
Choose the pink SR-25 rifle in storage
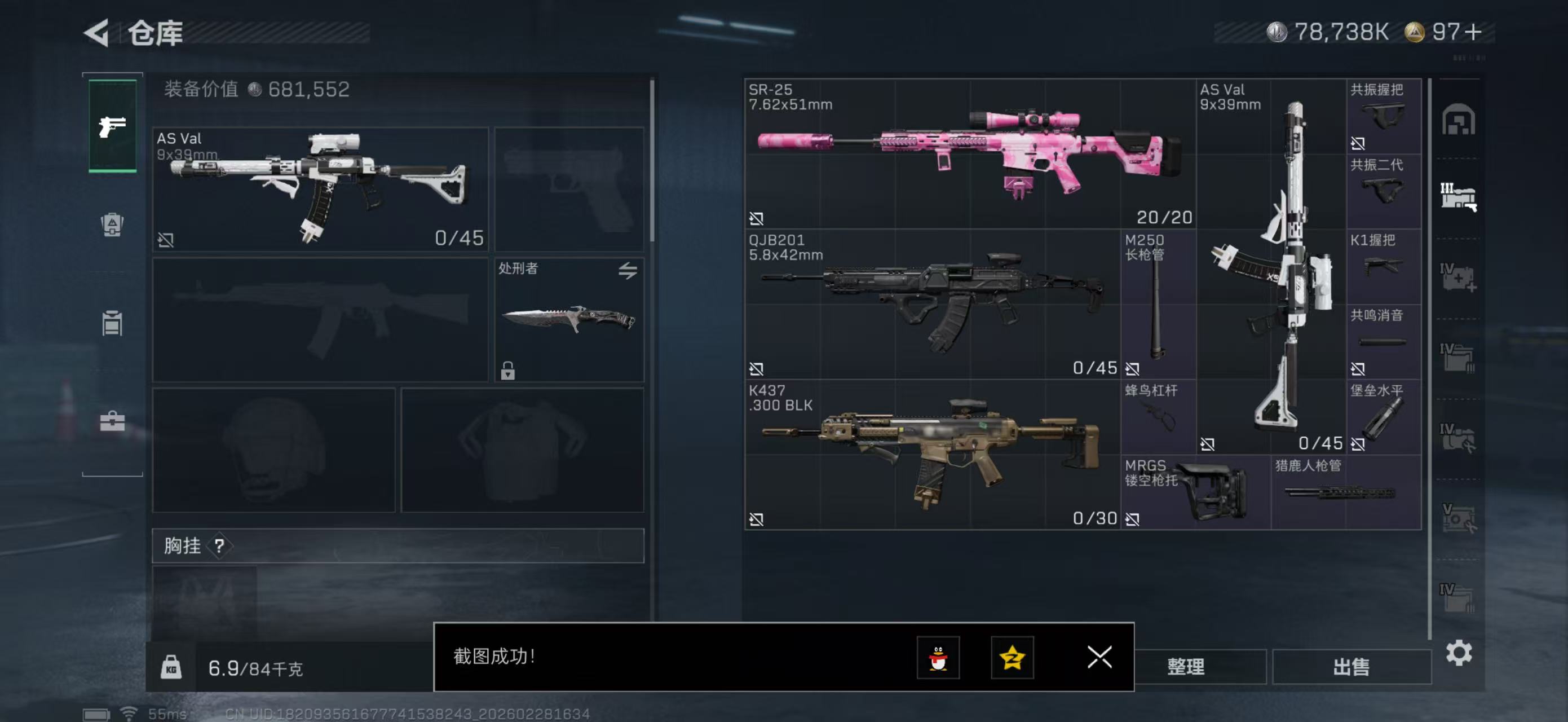970,153
